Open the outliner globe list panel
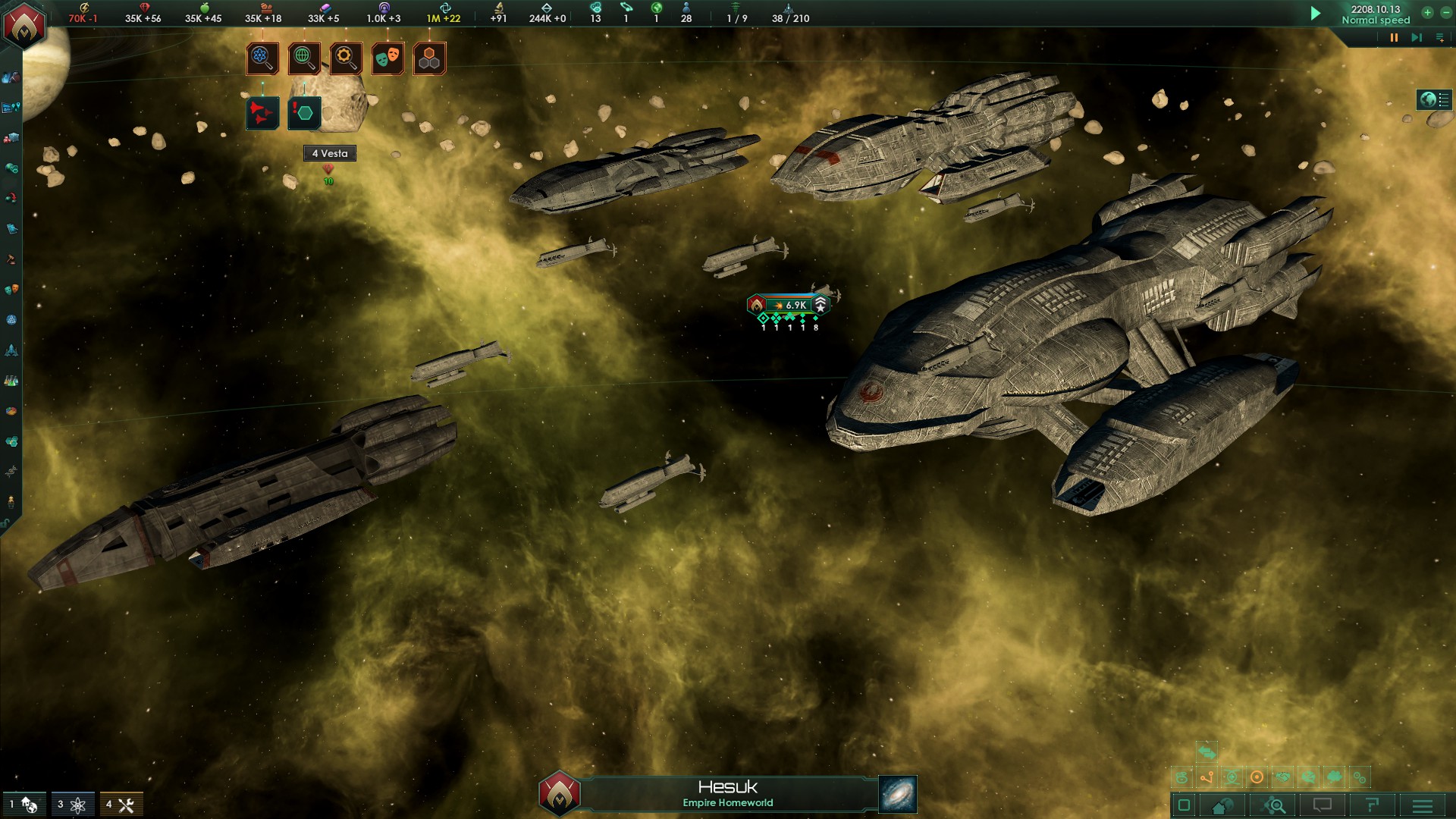The image size is (1456, 819). 1434,99
